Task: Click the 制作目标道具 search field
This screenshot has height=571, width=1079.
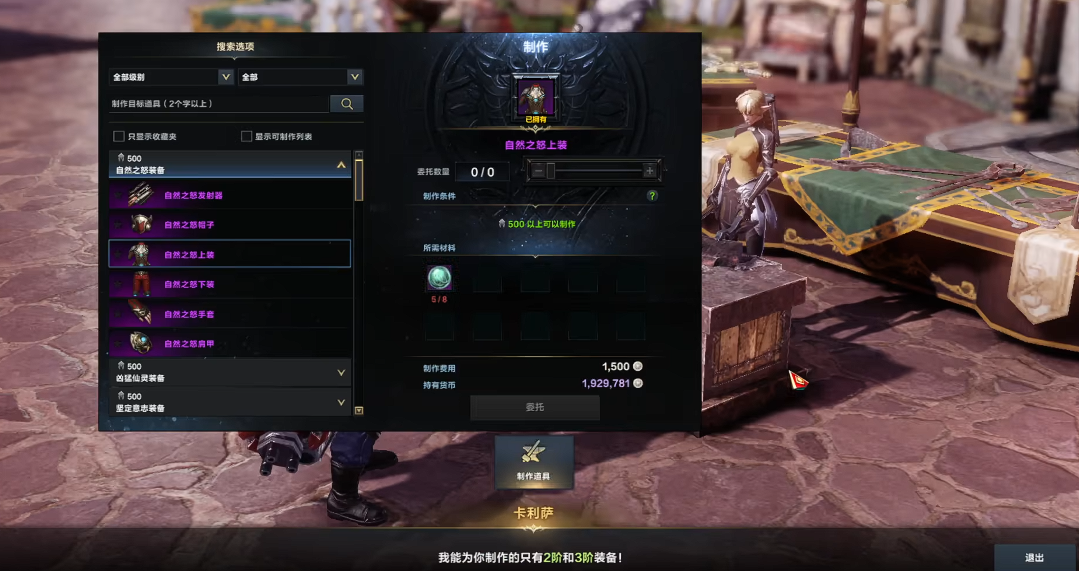Action: click(x=219, y=103)
